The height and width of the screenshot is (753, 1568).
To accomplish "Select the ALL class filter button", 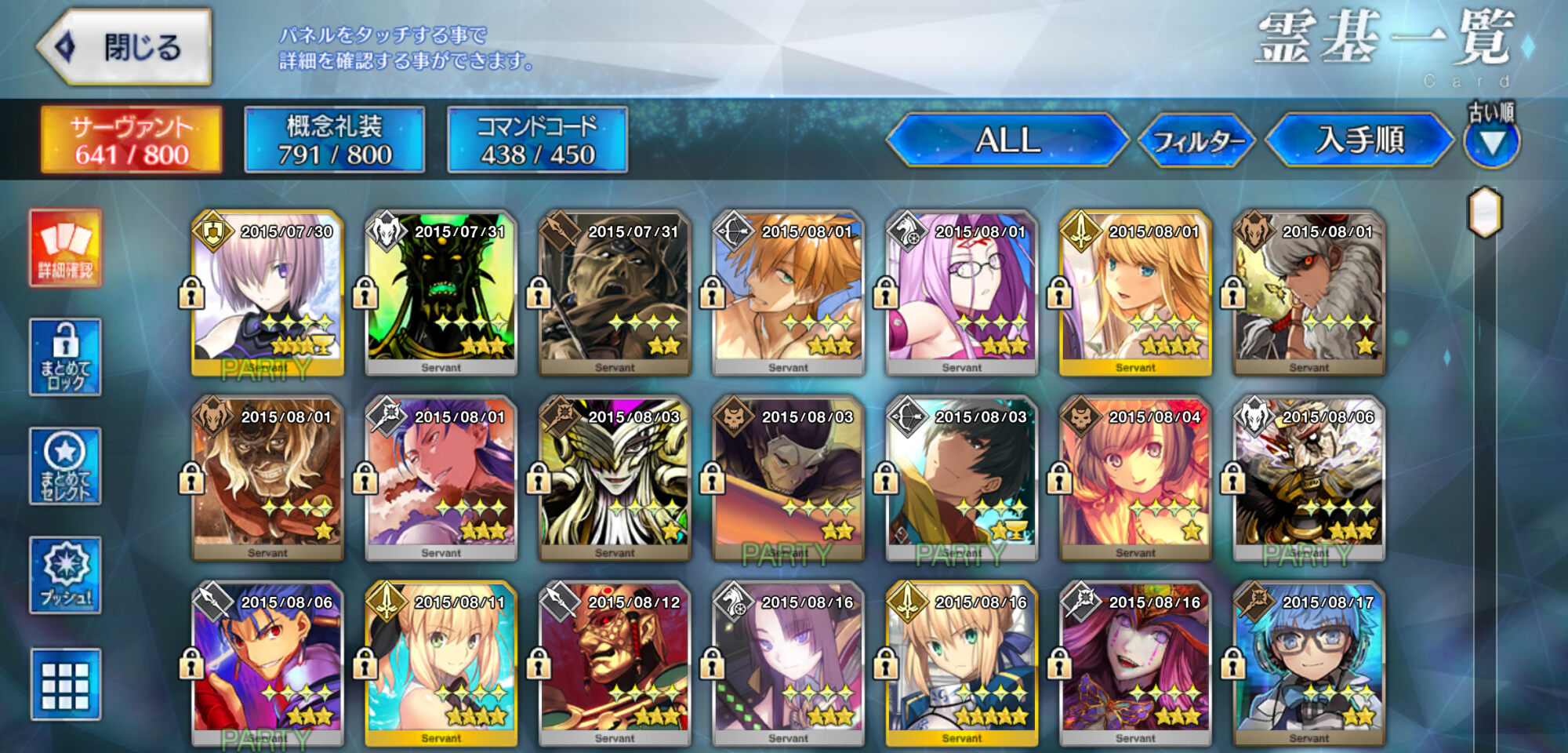I will click(x=1007, y=140).
